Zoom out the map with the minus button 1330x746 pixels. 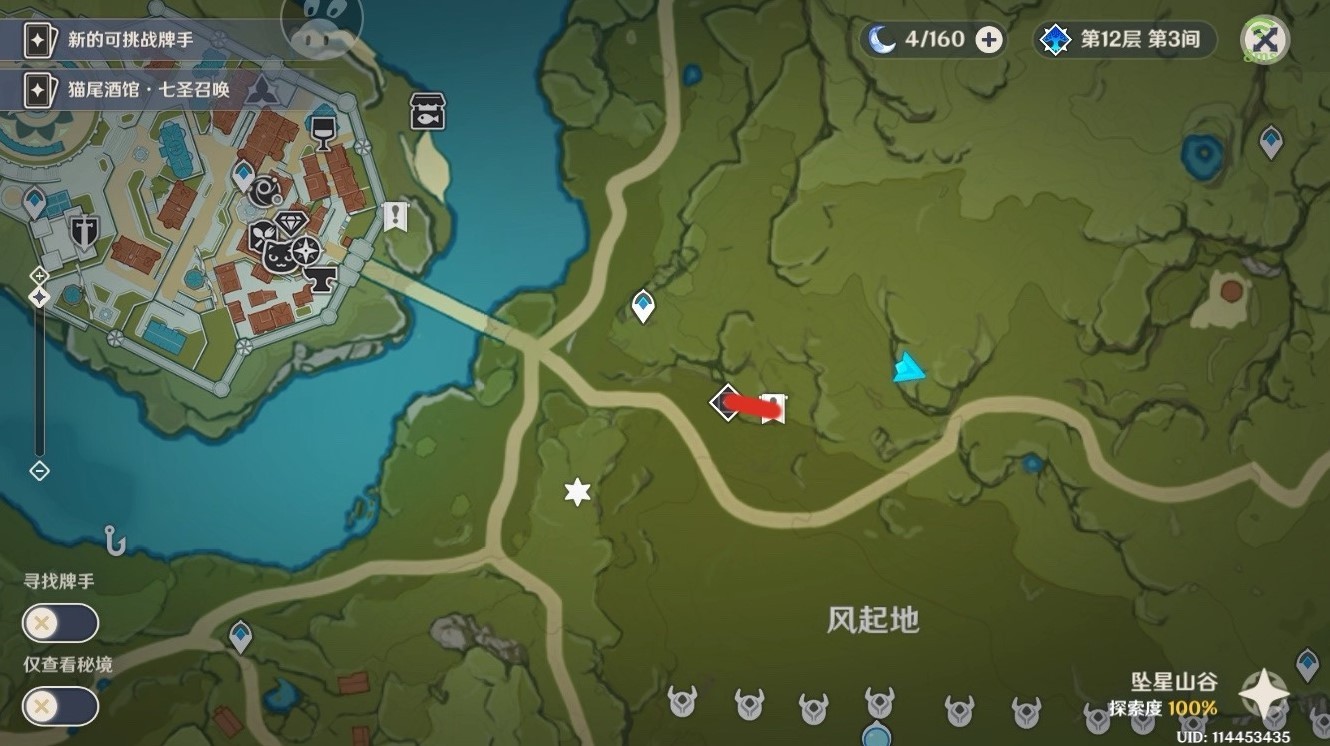pos(39,470)
